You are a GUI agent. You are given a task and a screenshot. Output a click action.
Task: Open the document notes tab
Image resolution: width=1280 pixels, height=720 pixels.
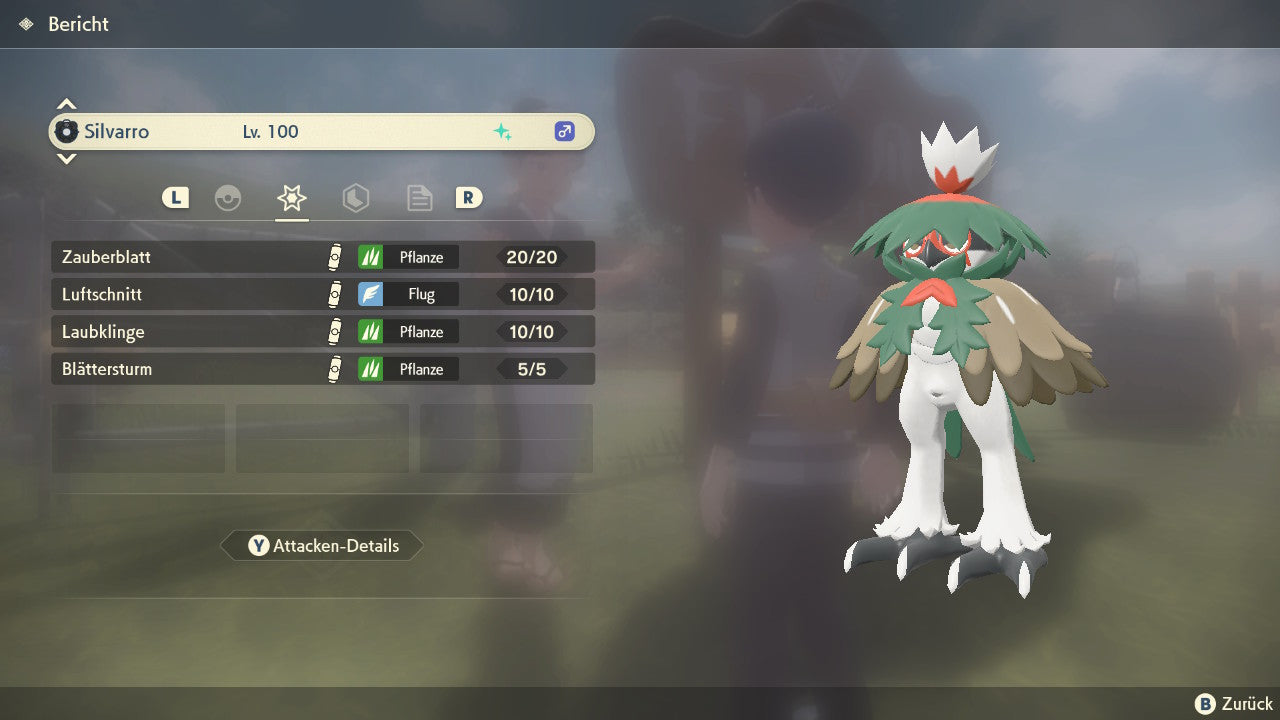[x=420, y=198]
